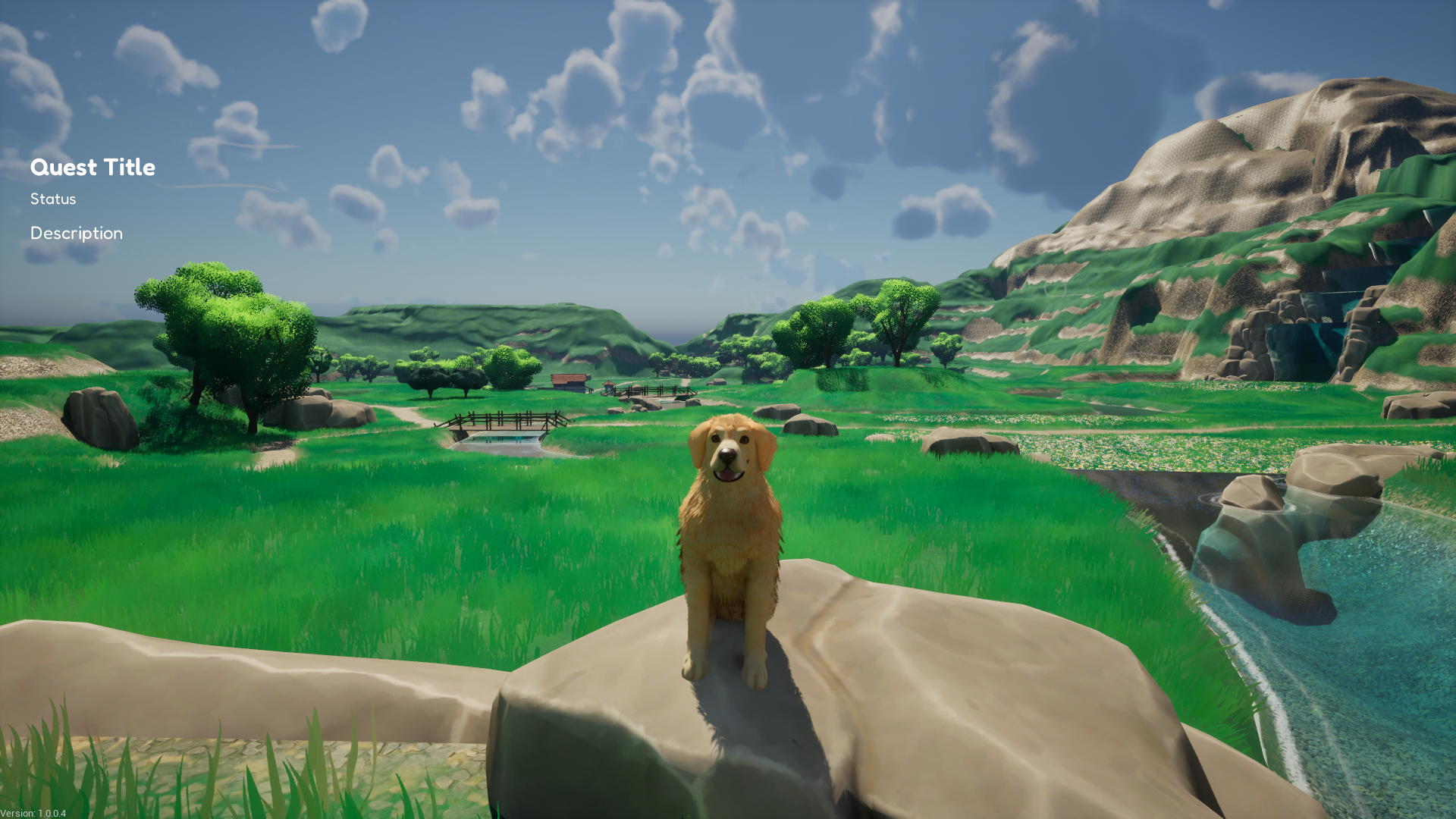This screenshot has width=1456, height=819.
Task: Select the Quest Title tracker heading
Action: point(93,168)
